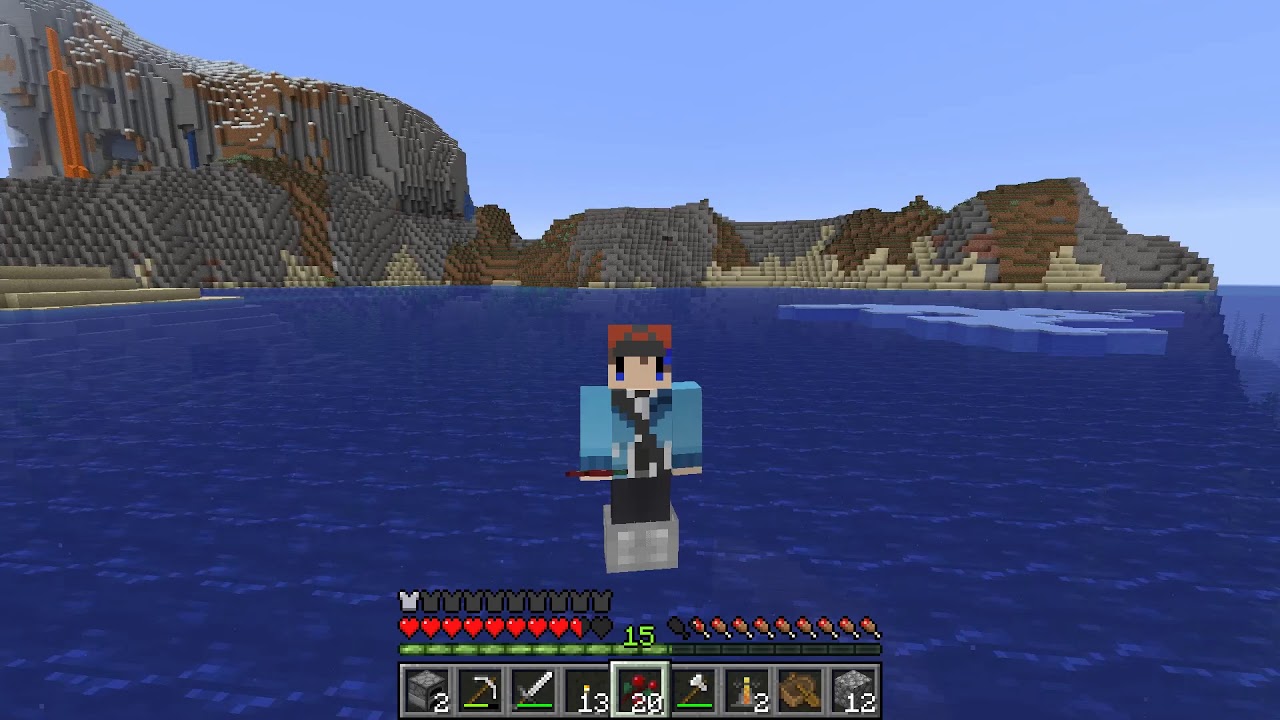Click the experience level number 15
Screen dimensions: 1280x720
(x=641, y=634)
